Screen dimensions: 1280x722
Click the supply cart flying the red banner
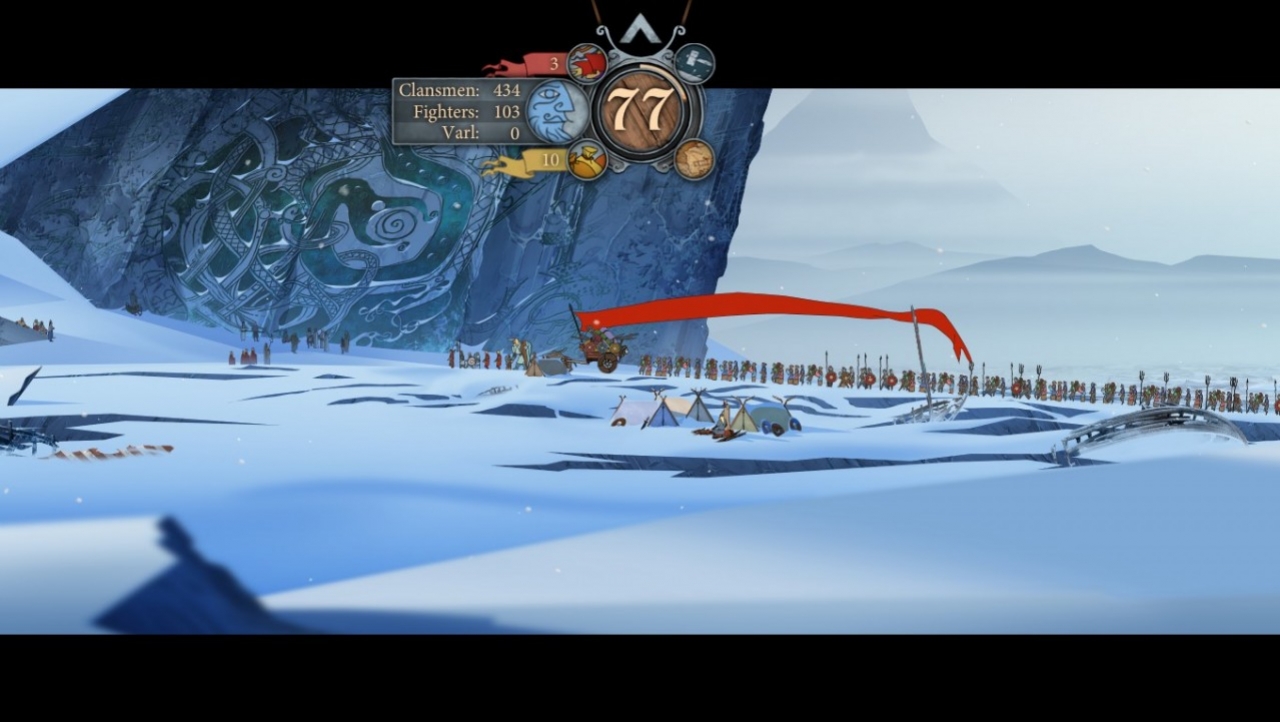(x=603, y=348)
